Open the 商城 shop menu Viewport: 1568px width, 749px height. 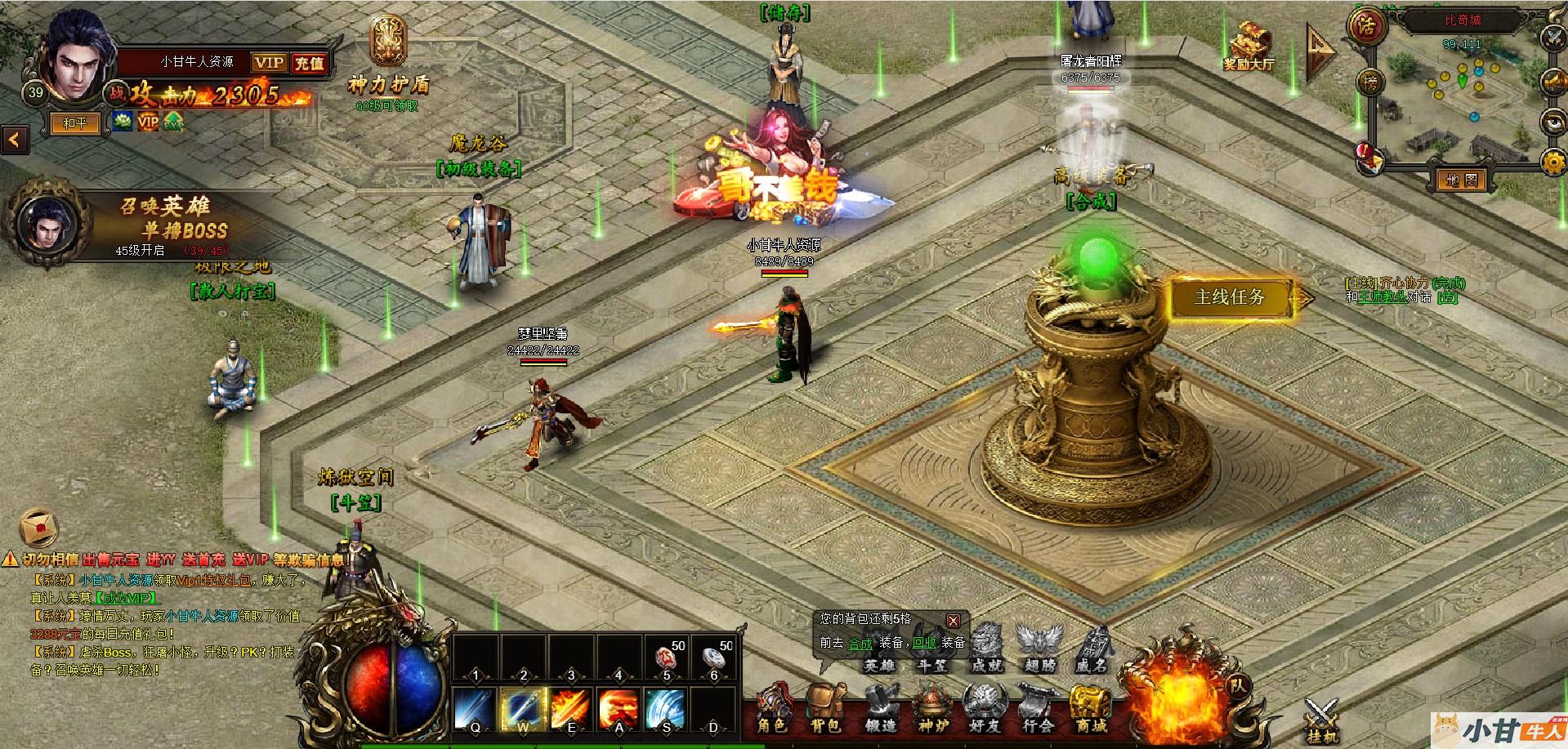click(x=1090, y=710)
